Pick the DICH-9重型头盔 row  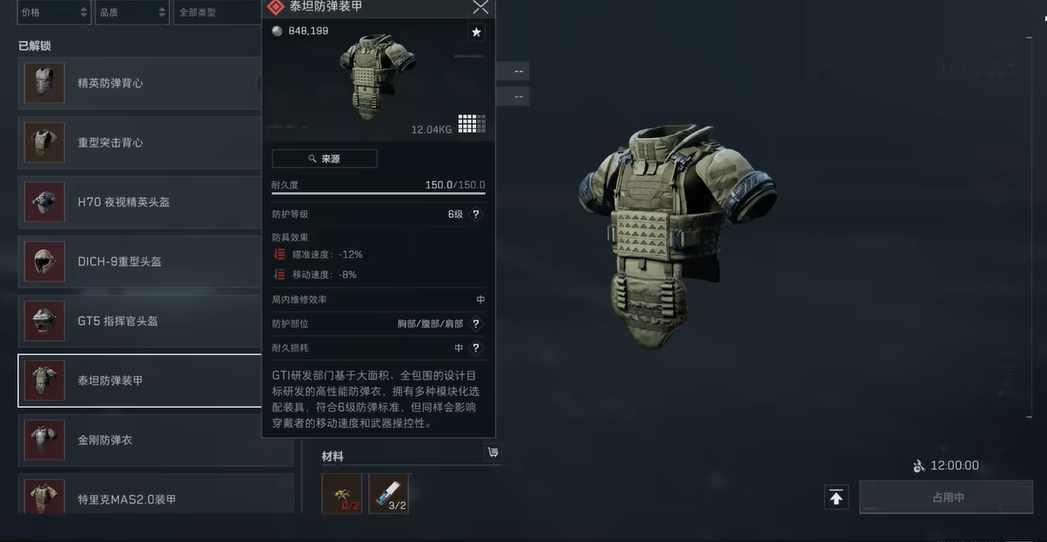click(x=140, y=262)
